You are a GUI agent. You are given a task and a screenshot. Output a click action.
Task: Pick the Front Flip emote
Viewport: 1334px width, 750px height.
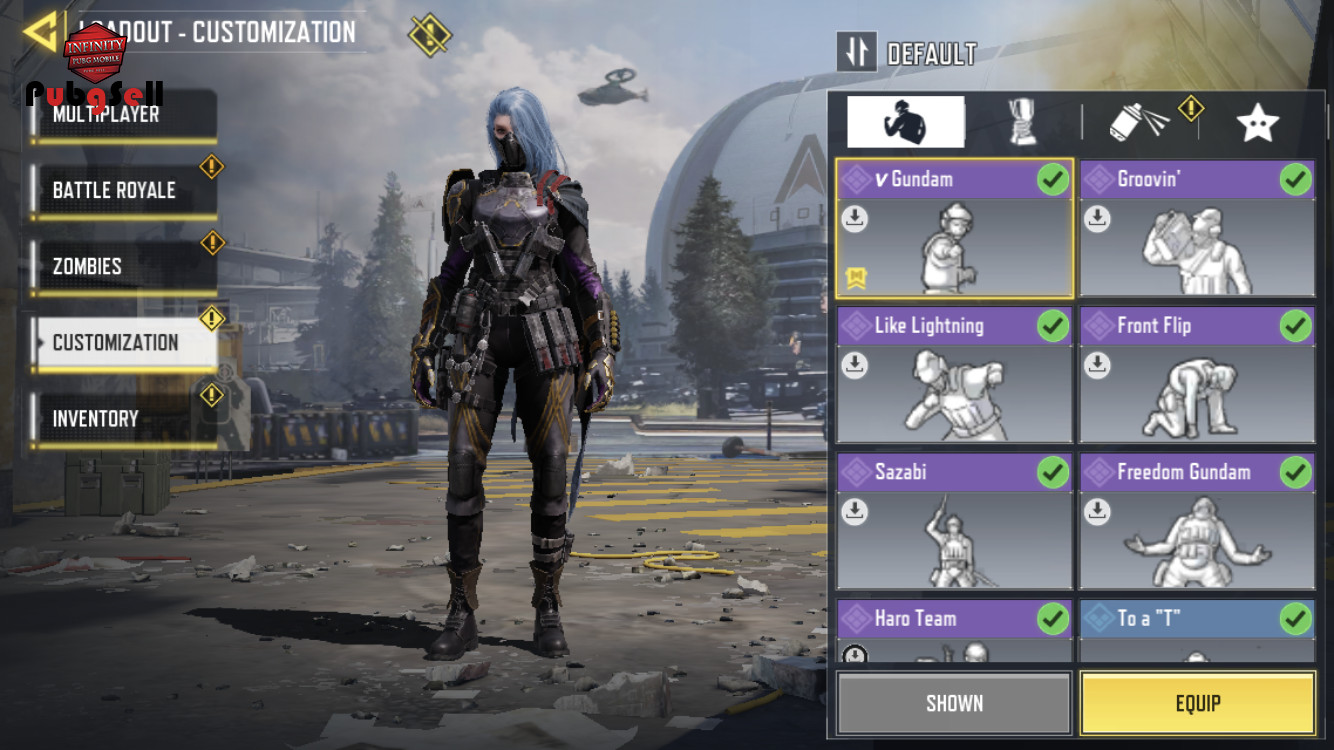click(1197, 375)
